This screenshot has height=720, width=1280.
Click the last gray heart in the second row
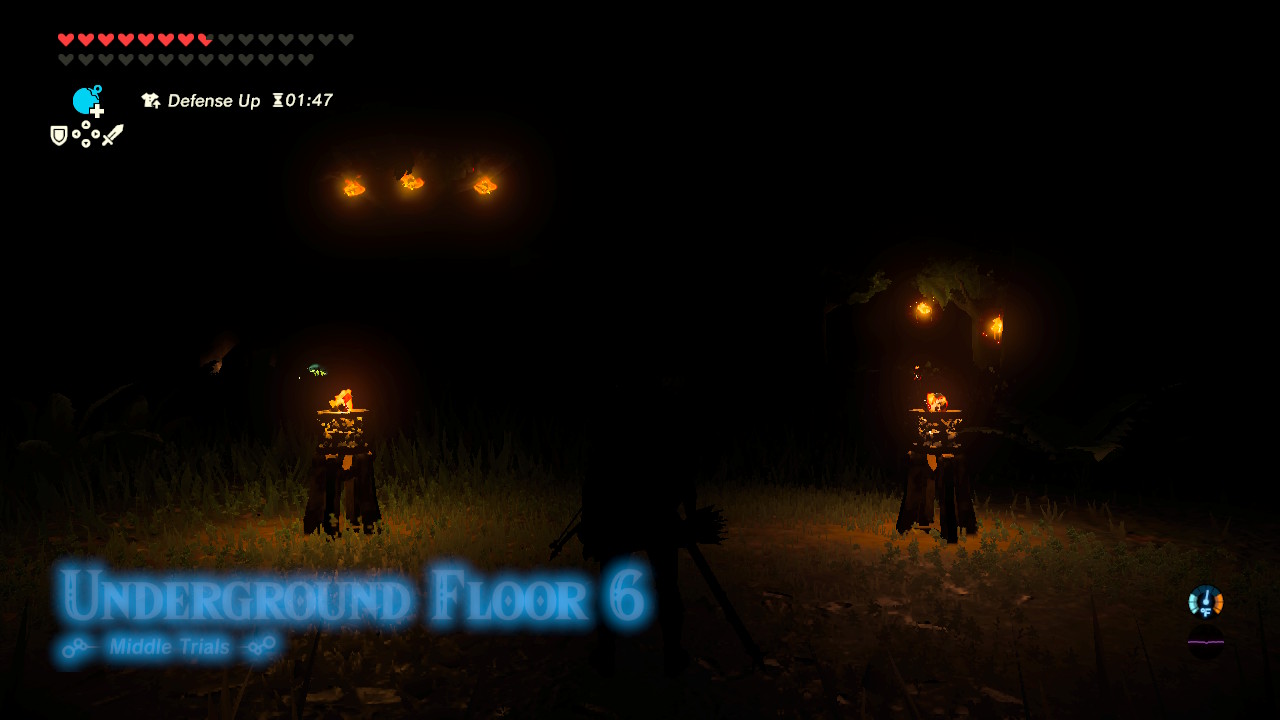(306, 60)
